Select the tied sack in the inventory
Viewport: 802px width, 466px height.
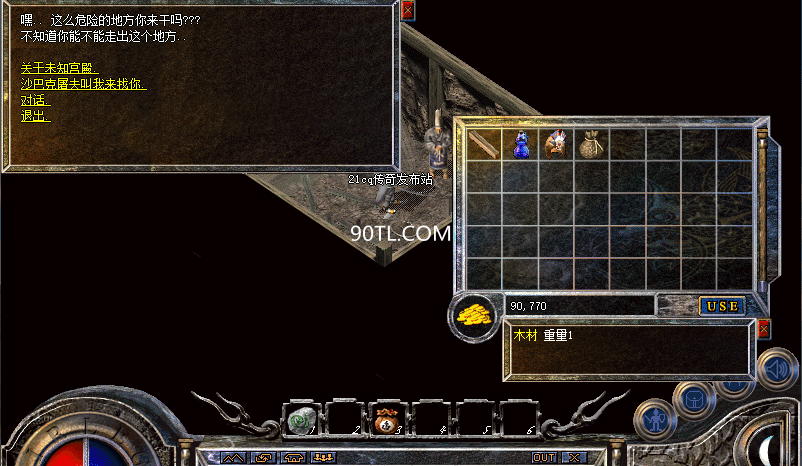[590, 145]
